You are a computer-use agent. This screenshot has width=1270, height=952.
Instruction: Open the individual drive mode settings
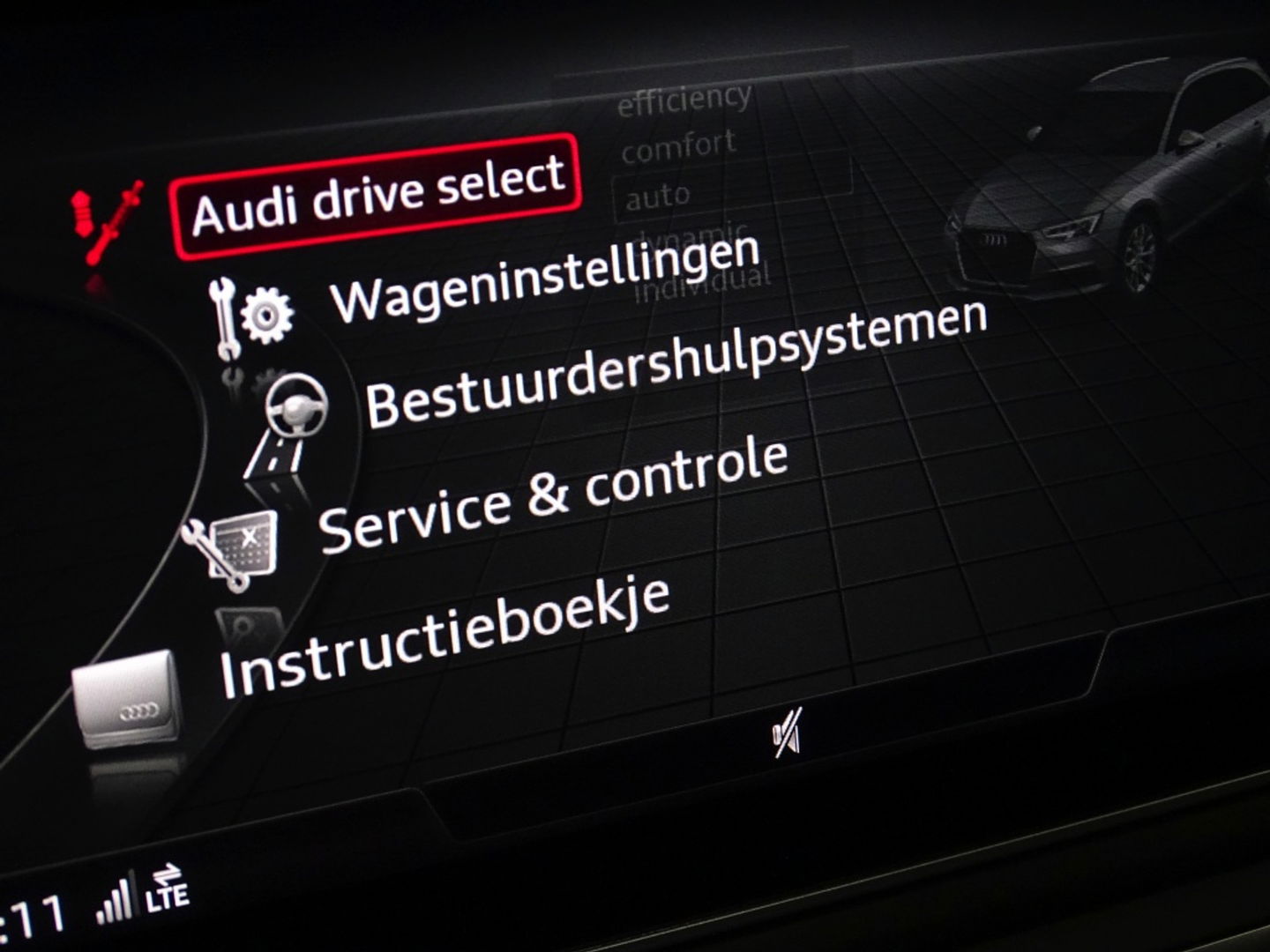click(x=701, y=280)
